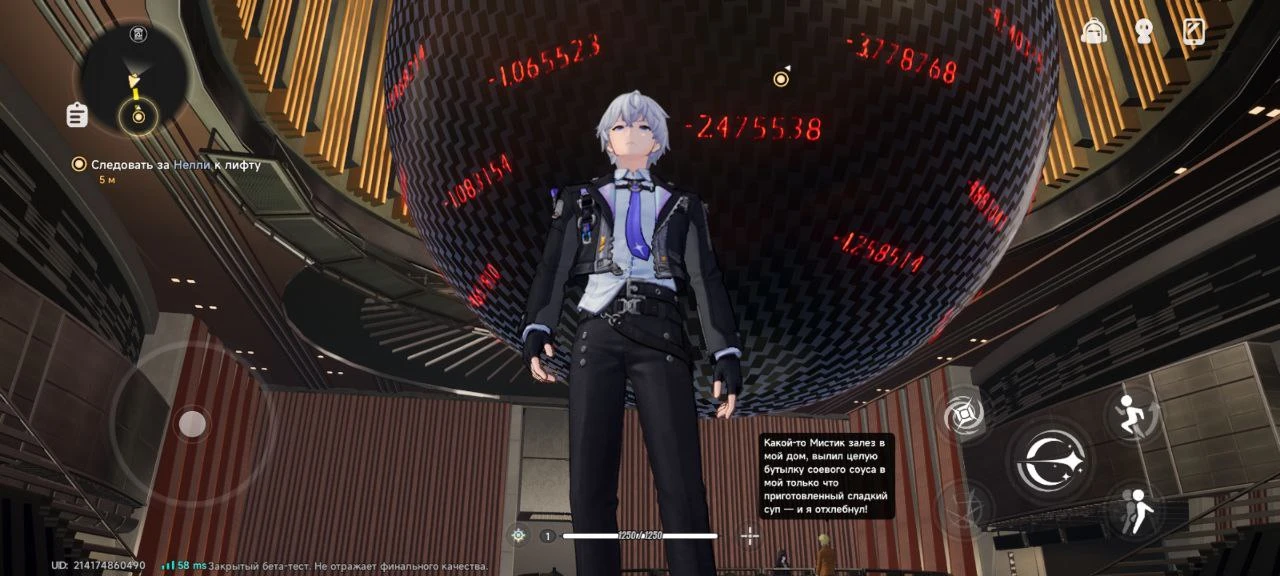The height and width of the screenshot is (576, 1280).
Task: Open the clipboard quest log icon
Action: coord(77,115)
